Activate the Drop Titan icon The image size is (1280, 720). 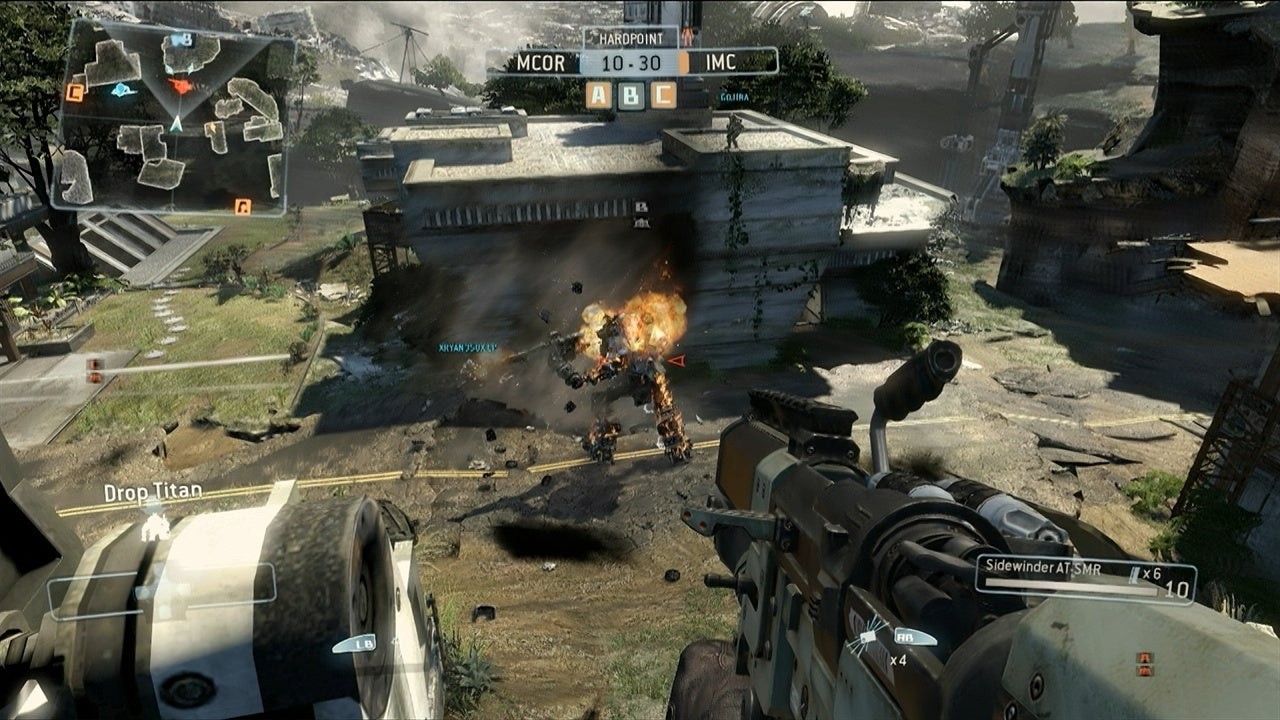pyautogui.click(x=154, y=526)
